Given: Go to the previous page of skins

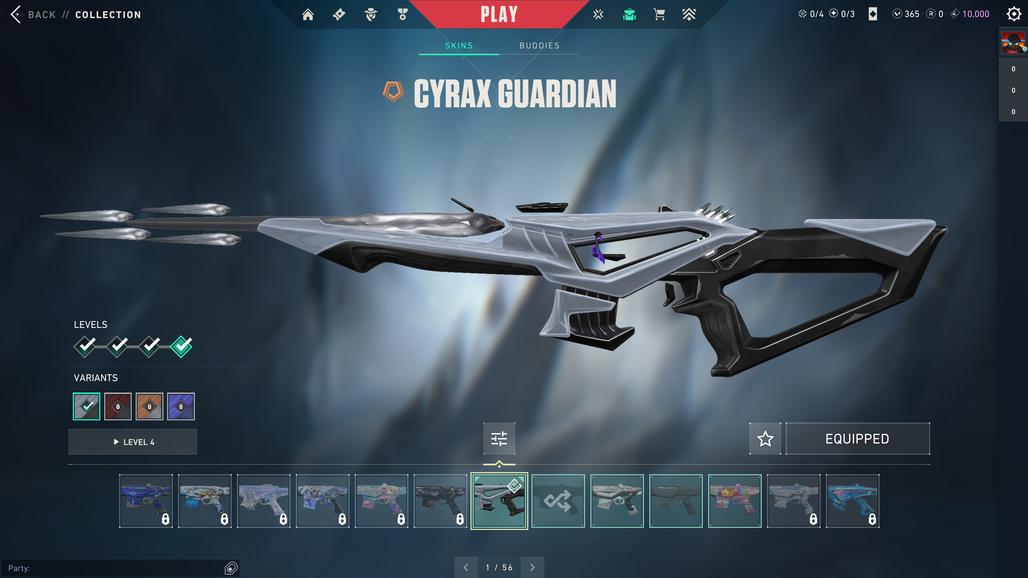Looking at the screenshot, I should [x=466, y=567].
